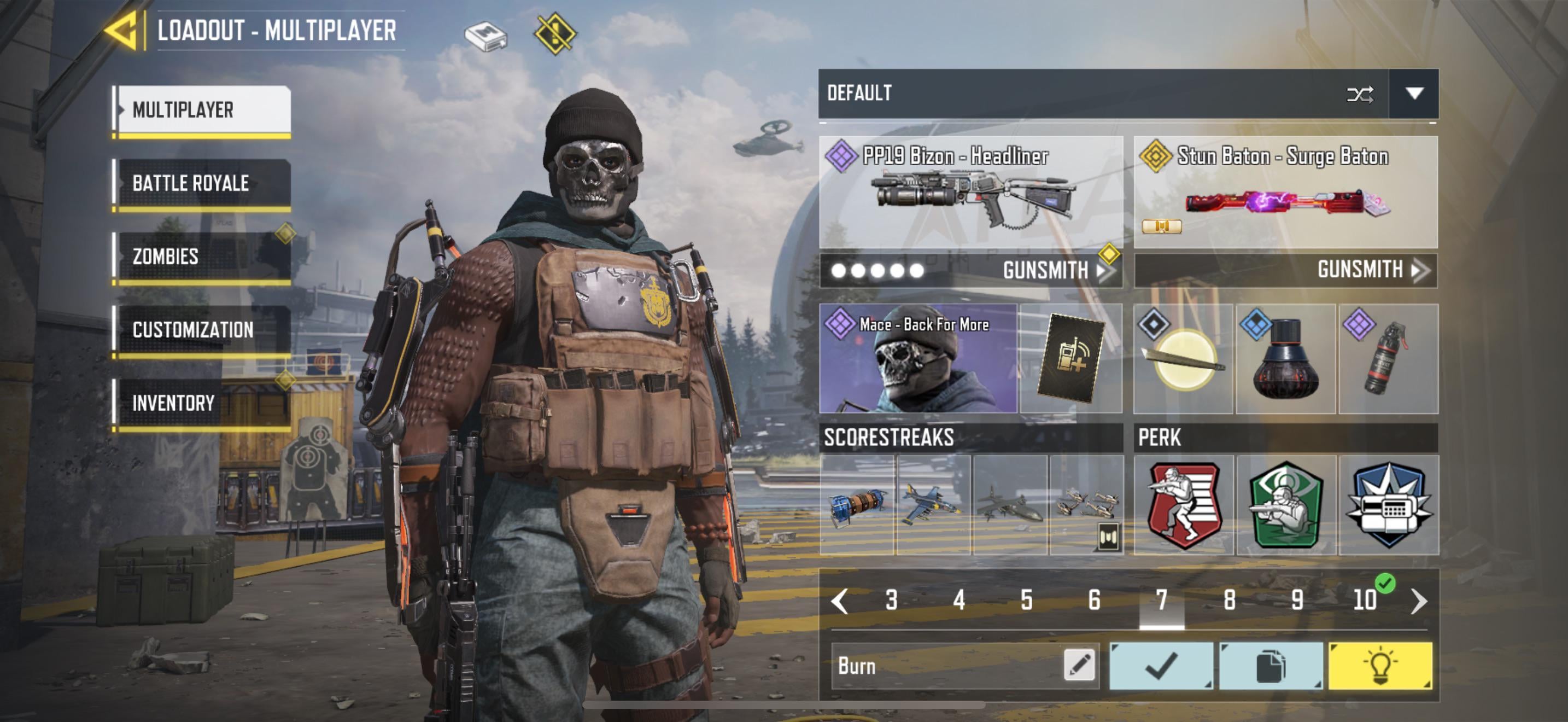
Task: Open Gunsmith for the Stun Baton
Action: [x=1370, y=270]
